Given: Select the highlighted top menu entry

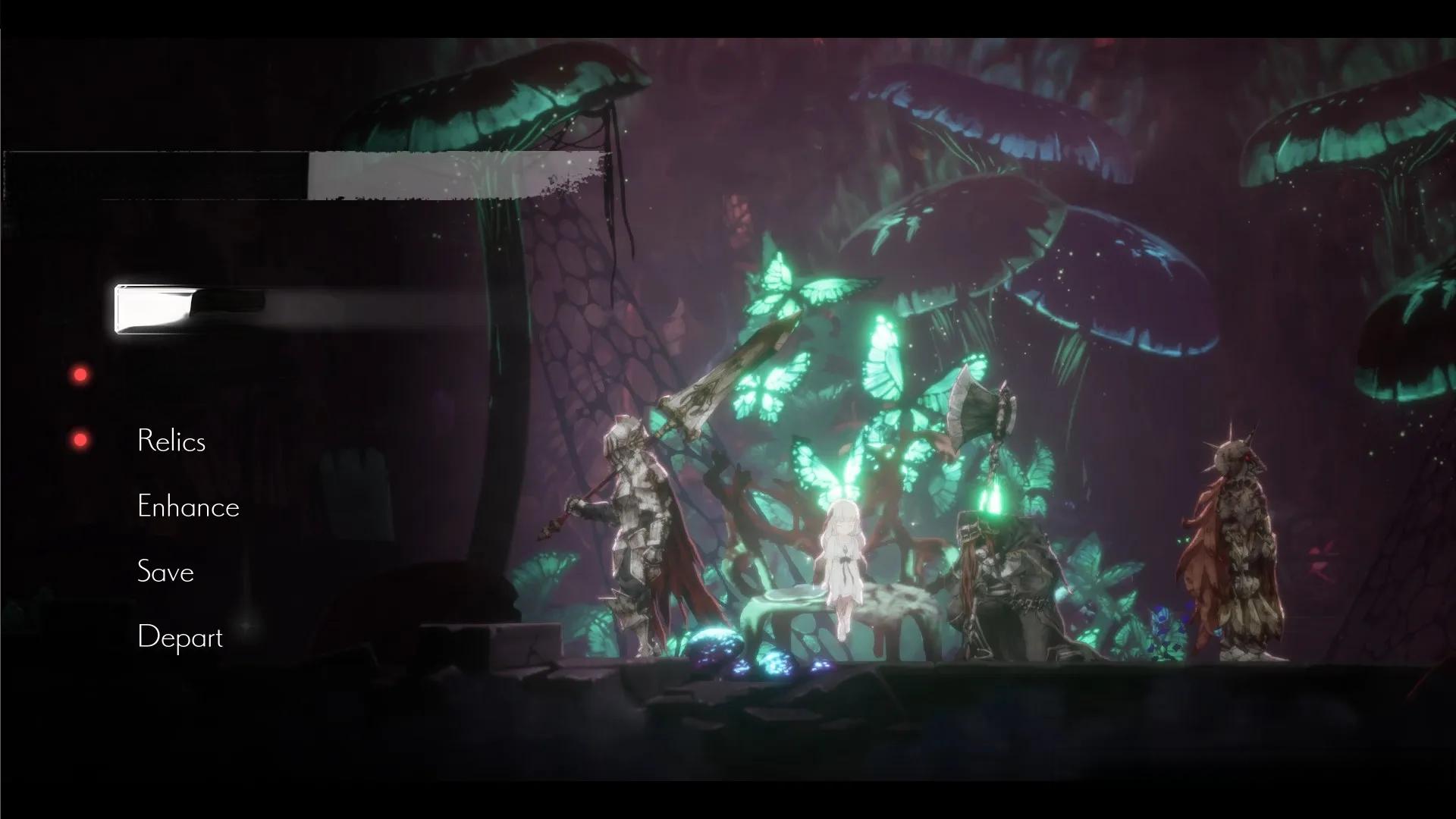Looking at the screenshot, I should pyautogui.click(x=190, y=309).
